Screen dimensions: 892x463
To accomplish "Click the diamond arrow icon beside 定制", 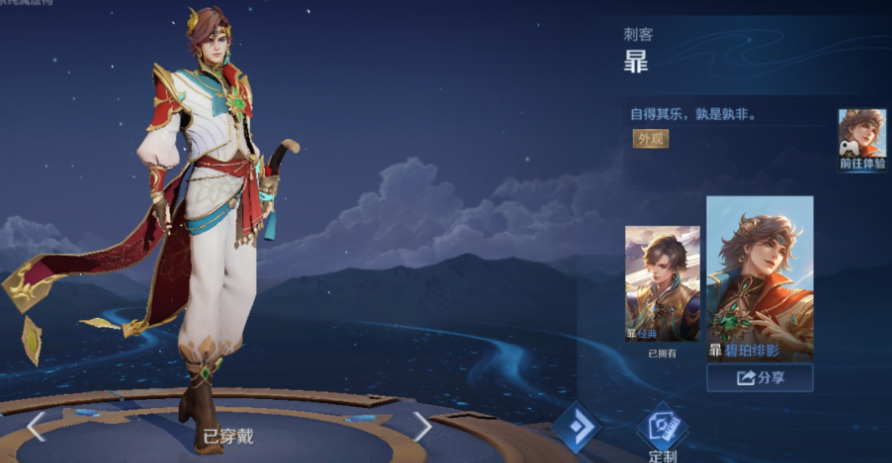I will [x=577, y=427].
